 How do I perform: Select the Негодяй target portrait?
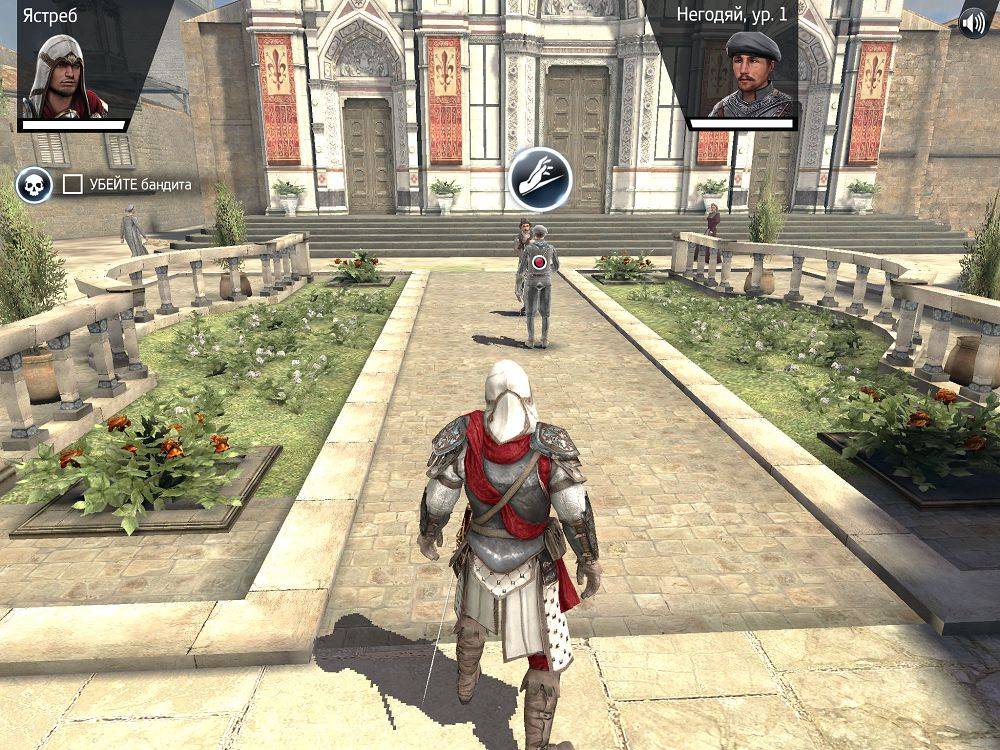[751, 75]
